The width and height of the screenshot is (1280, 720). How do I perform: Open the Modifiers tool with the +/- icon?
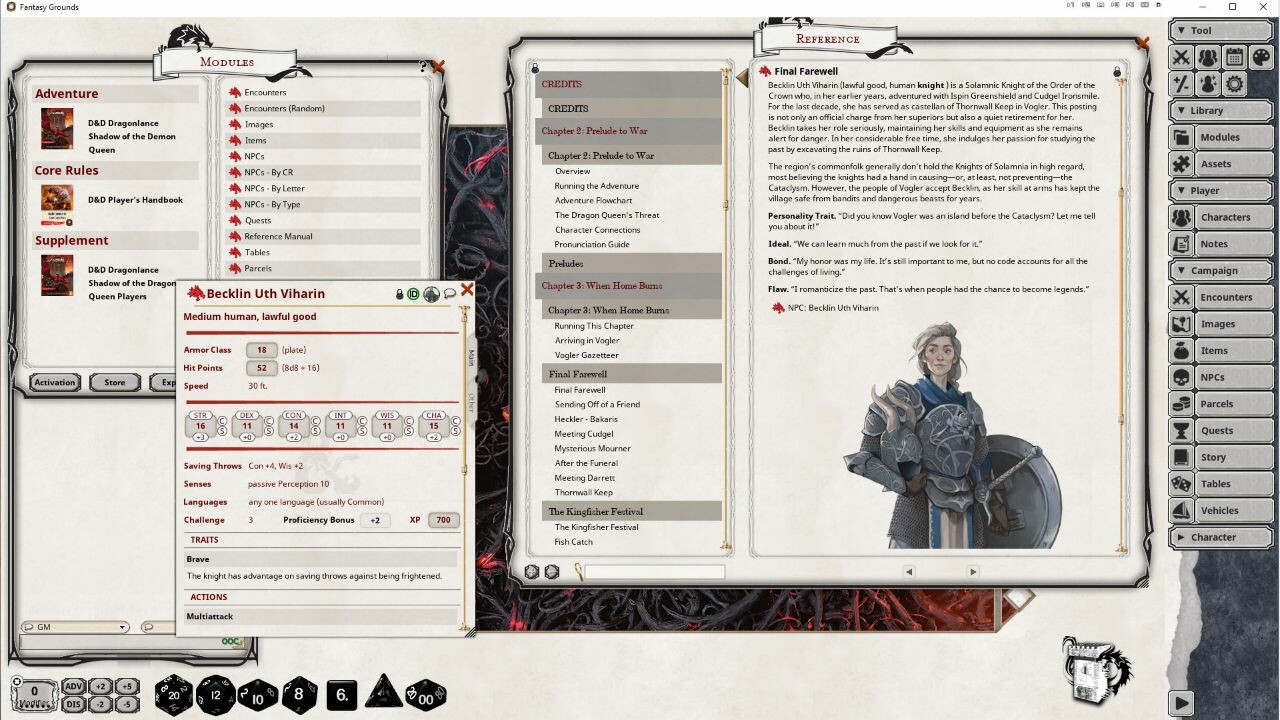1180,84
